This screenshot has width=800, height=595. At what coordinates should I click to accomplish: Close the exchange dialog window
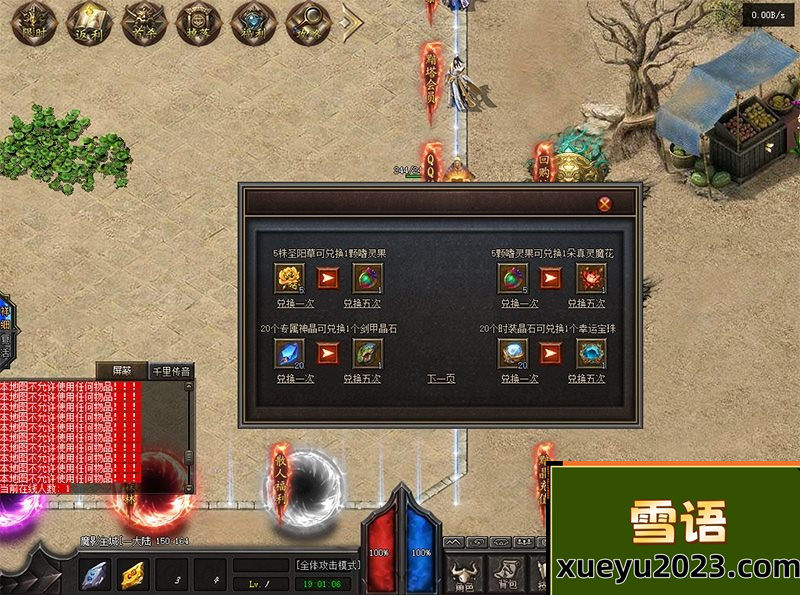[604, 204]
